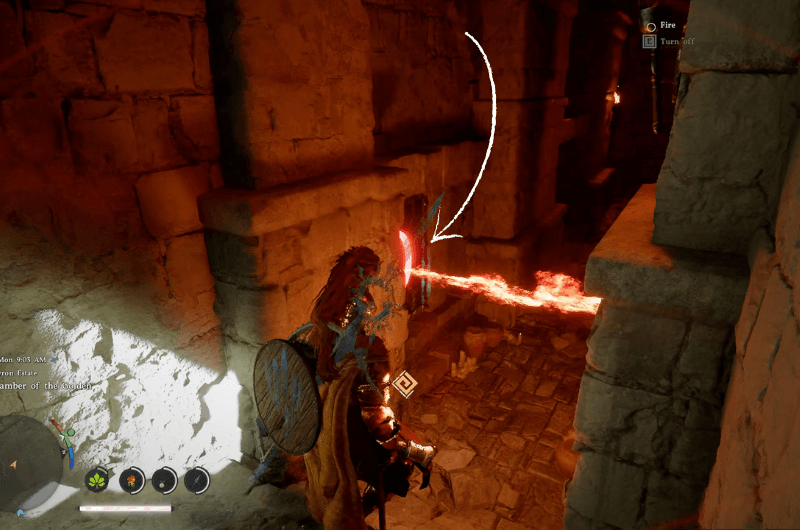The image size is (800, 530).
Task: Select the orange flower item slot
Action: coord(131,479)
